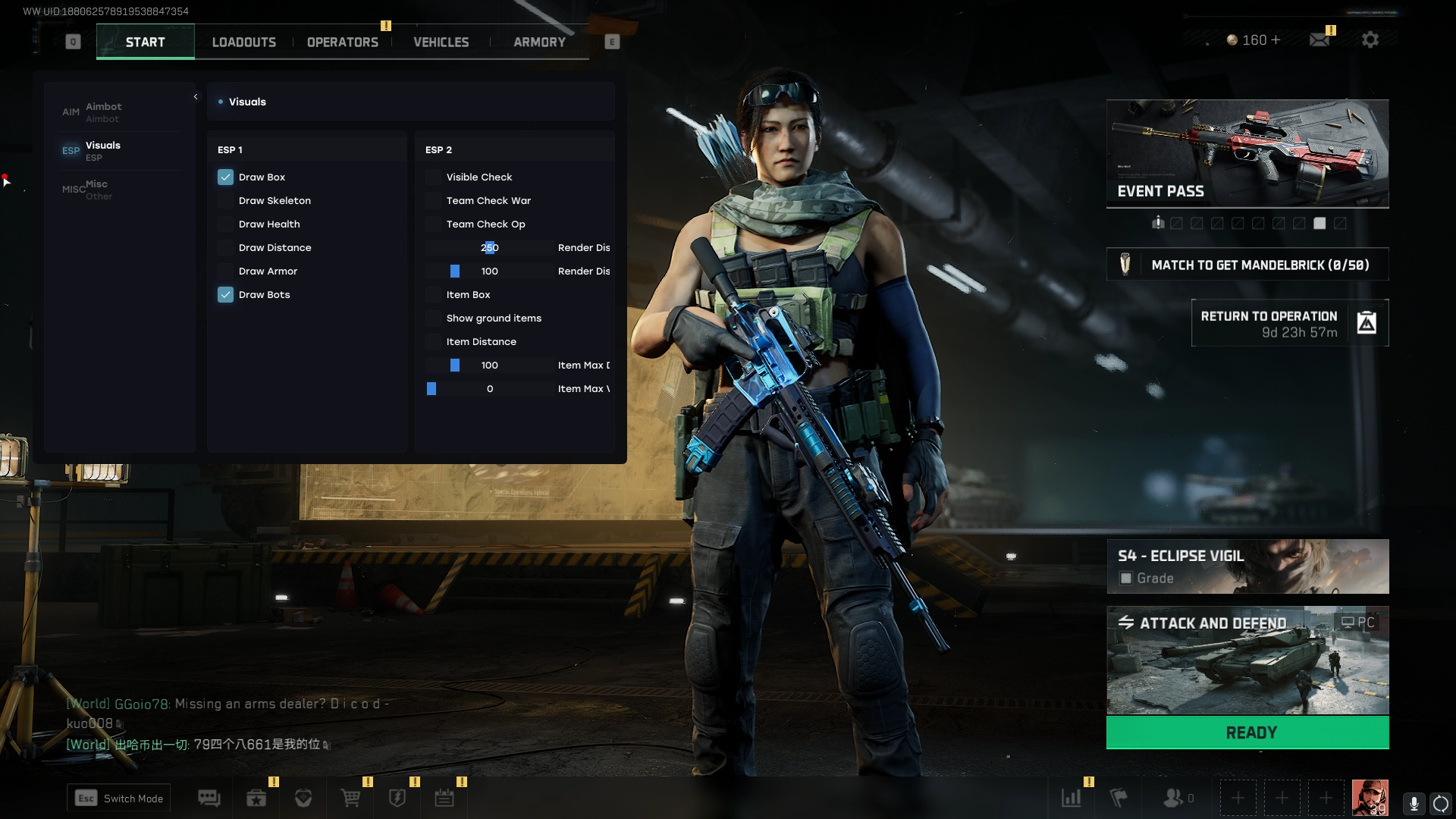Collapse the cheat menu sidebar chevron
Image resolution: width=1456 pixels, height=819 pixels.
tap(196, 97)
